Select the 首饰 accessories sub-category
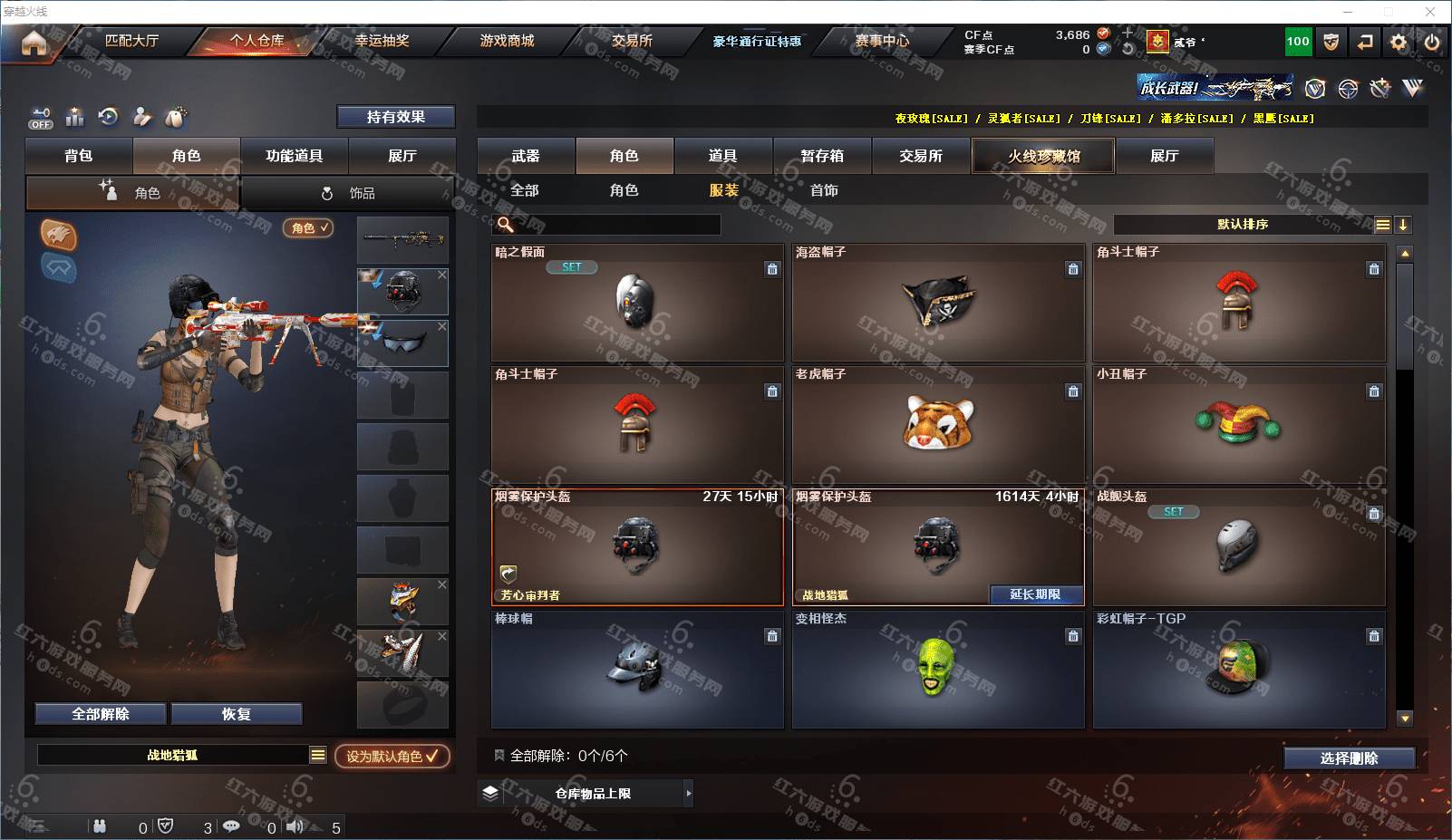Viewport: 1452px width, 840px height. click(x=824, y=190)
